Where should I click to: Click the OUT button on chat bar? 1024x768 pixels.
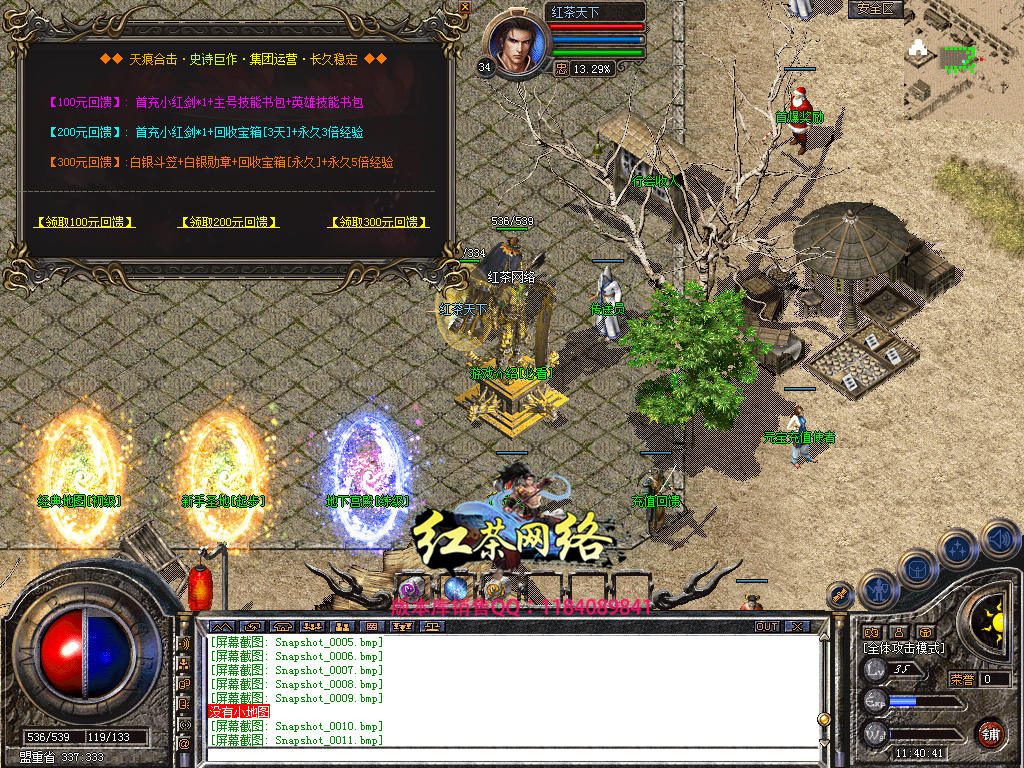pyautogui.click(x=766, y=627)
